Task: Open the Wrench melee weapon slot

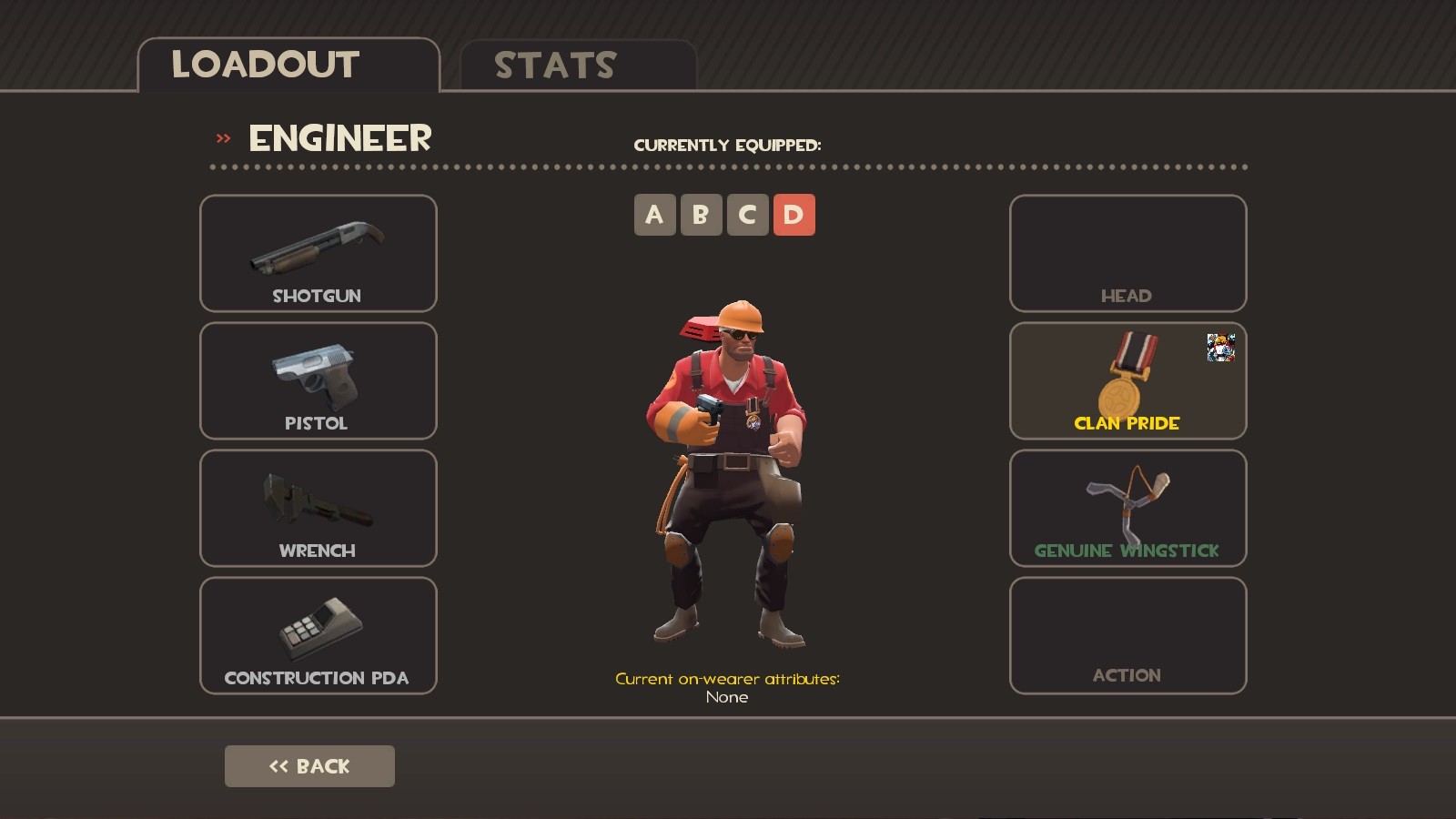Action: point(318,510)
